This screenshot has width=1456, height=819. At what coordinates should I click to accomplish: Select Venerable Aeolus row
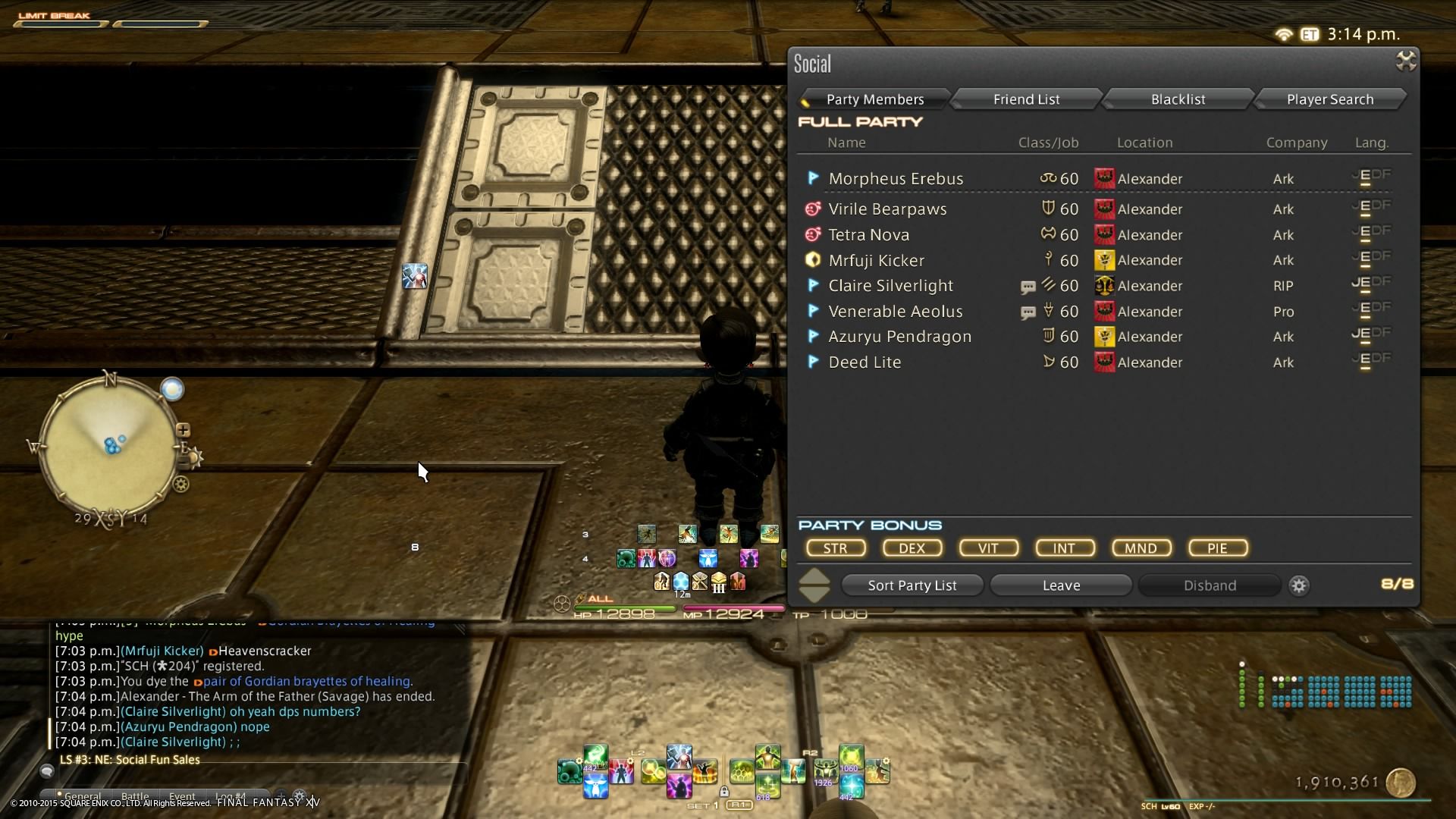[x=895, y=312]
